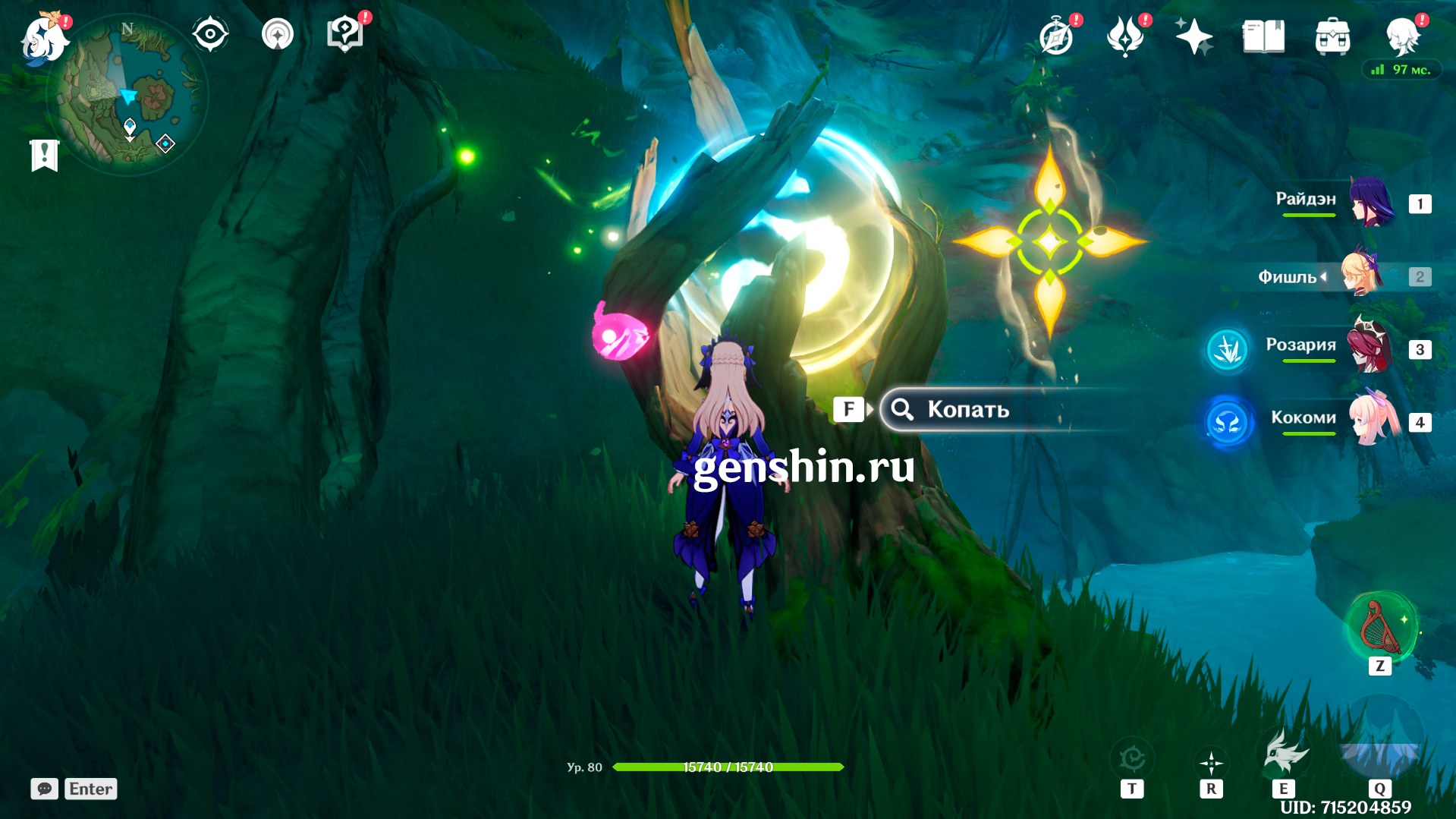Open the quest log bookmark icon
Viewport: 1456px width, 819px height.
pos(45,155)
